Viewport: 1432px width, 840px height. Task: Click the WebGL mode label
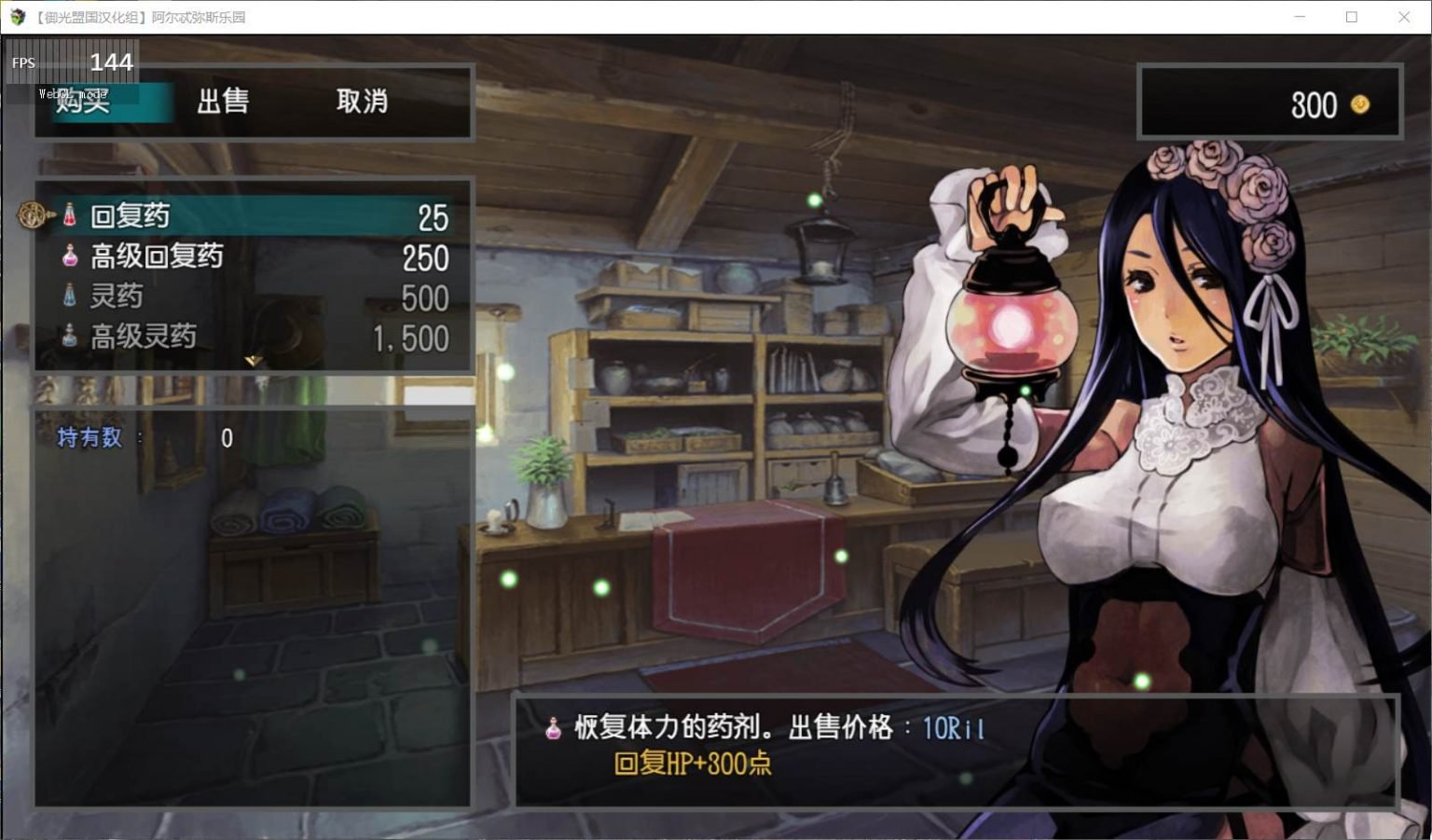coord(72,92)
